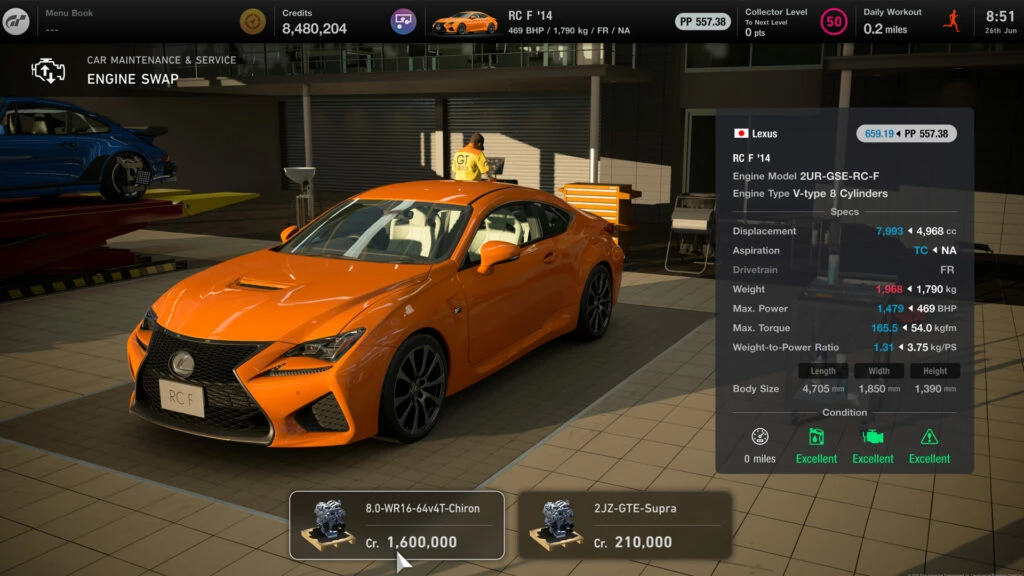Choose the 2JZ-GTE-Supra engine option
This screenshot has width=1024, height=576.
pos(624,525)
